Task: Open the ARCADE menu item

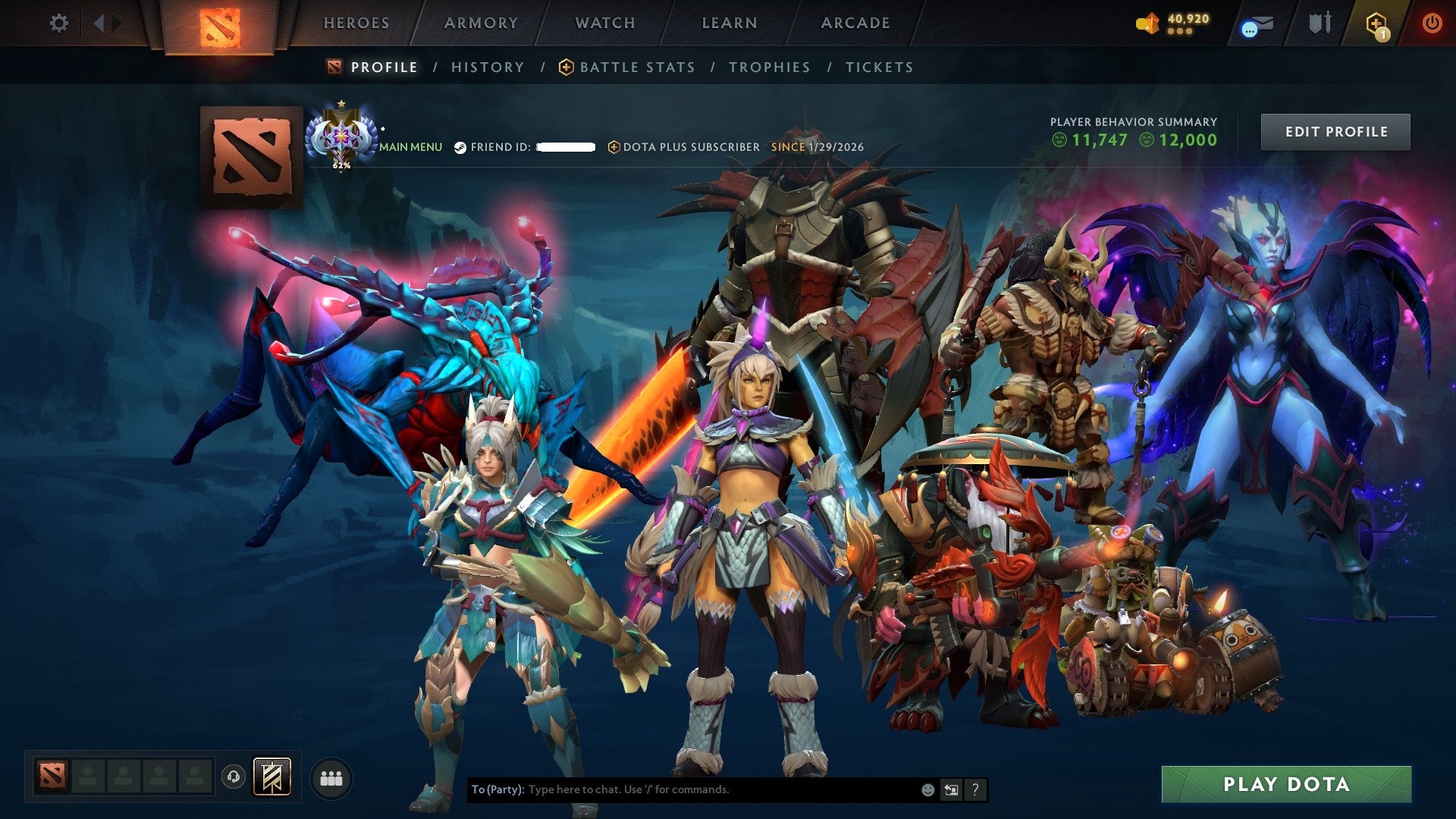Action: pyautogui.click(x=855, y=23)
